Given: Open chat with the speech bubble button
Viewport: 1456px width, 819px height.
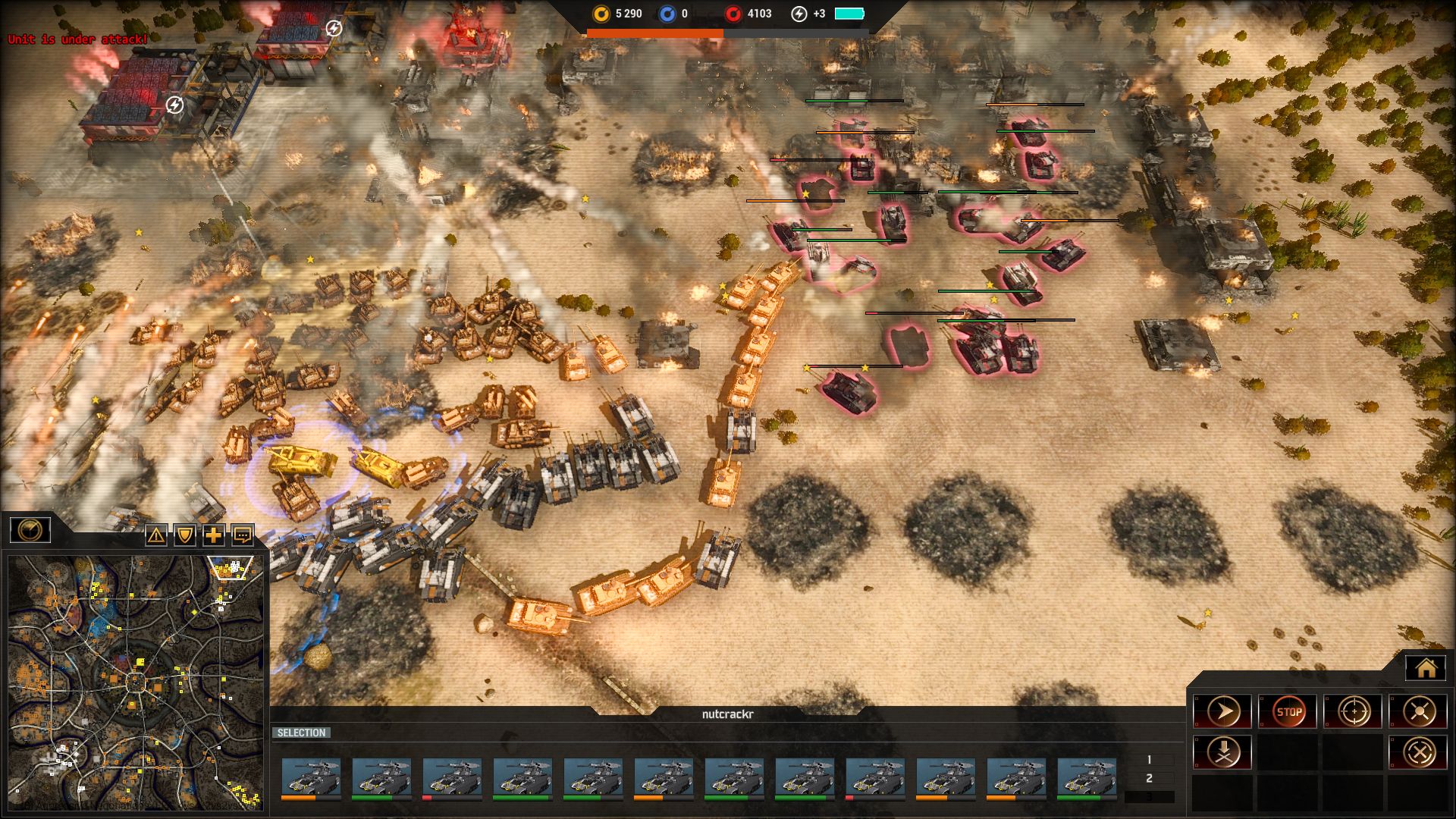Looking at the screenshot, I should point(243,535).
